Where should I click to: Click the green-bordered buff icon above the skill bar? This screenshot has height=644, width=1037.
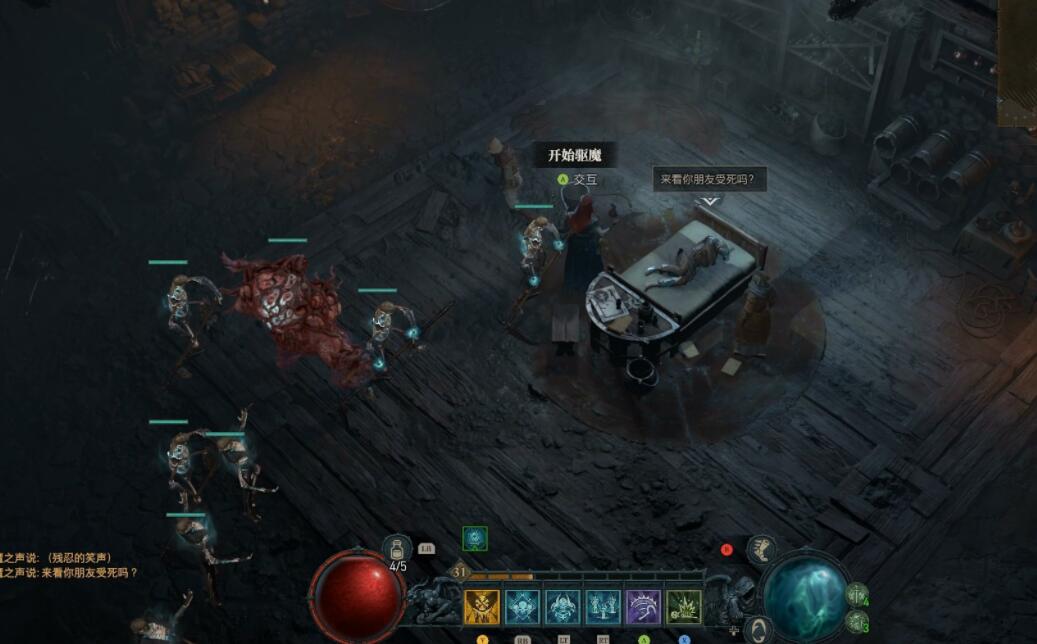(475, 539)
